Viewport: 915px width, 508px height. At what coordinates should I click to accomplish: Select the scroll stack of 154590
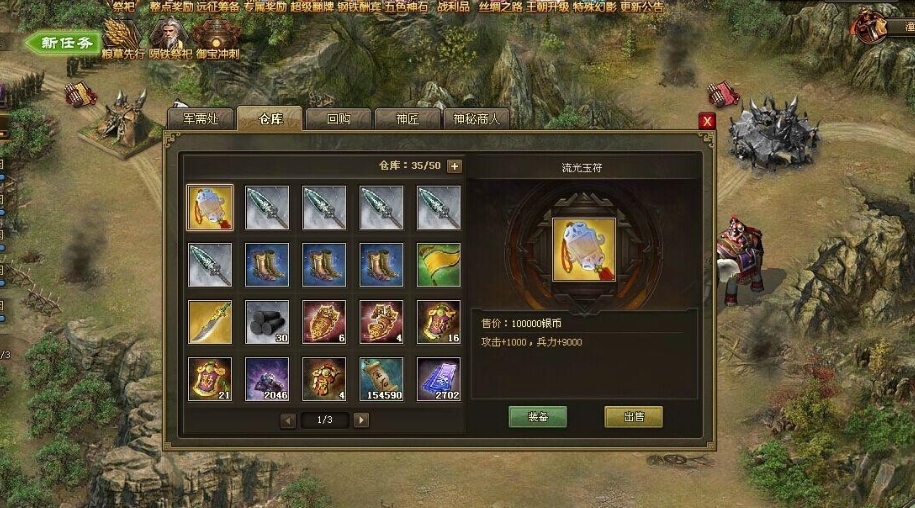tap(381, 380)
